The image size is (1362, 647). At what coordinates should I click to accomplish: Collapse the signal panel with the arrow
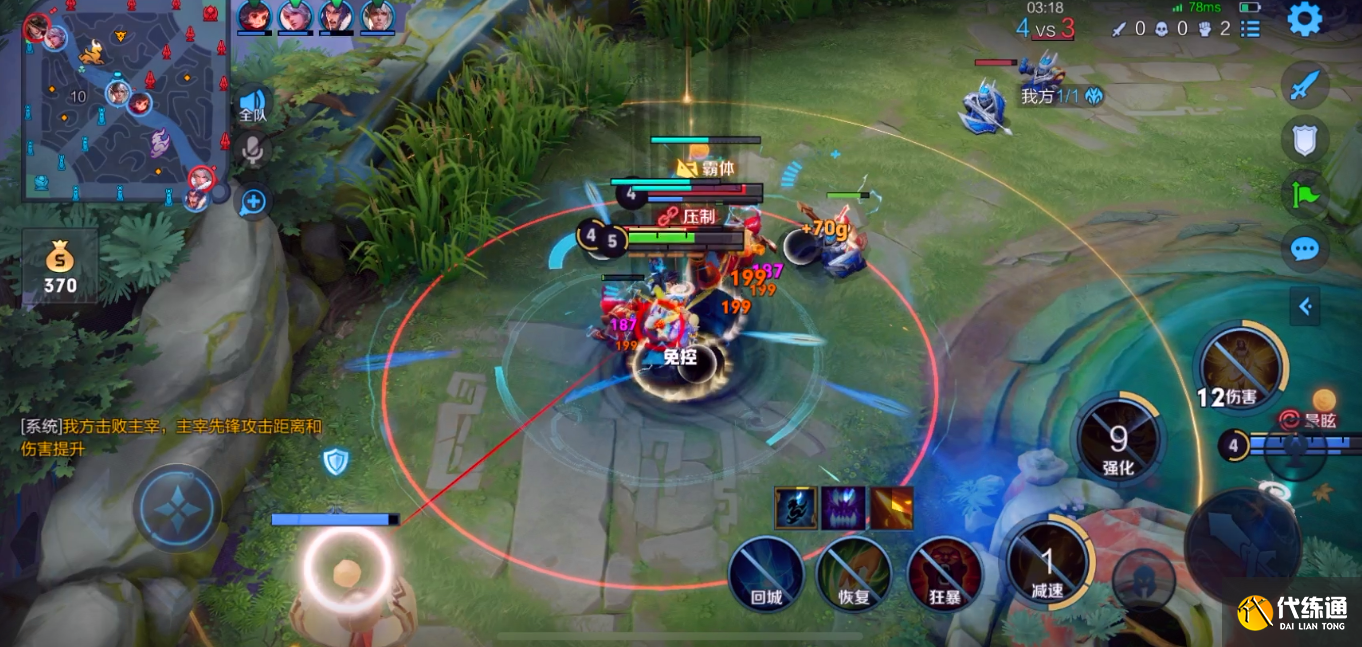(x=1305, y=306)
